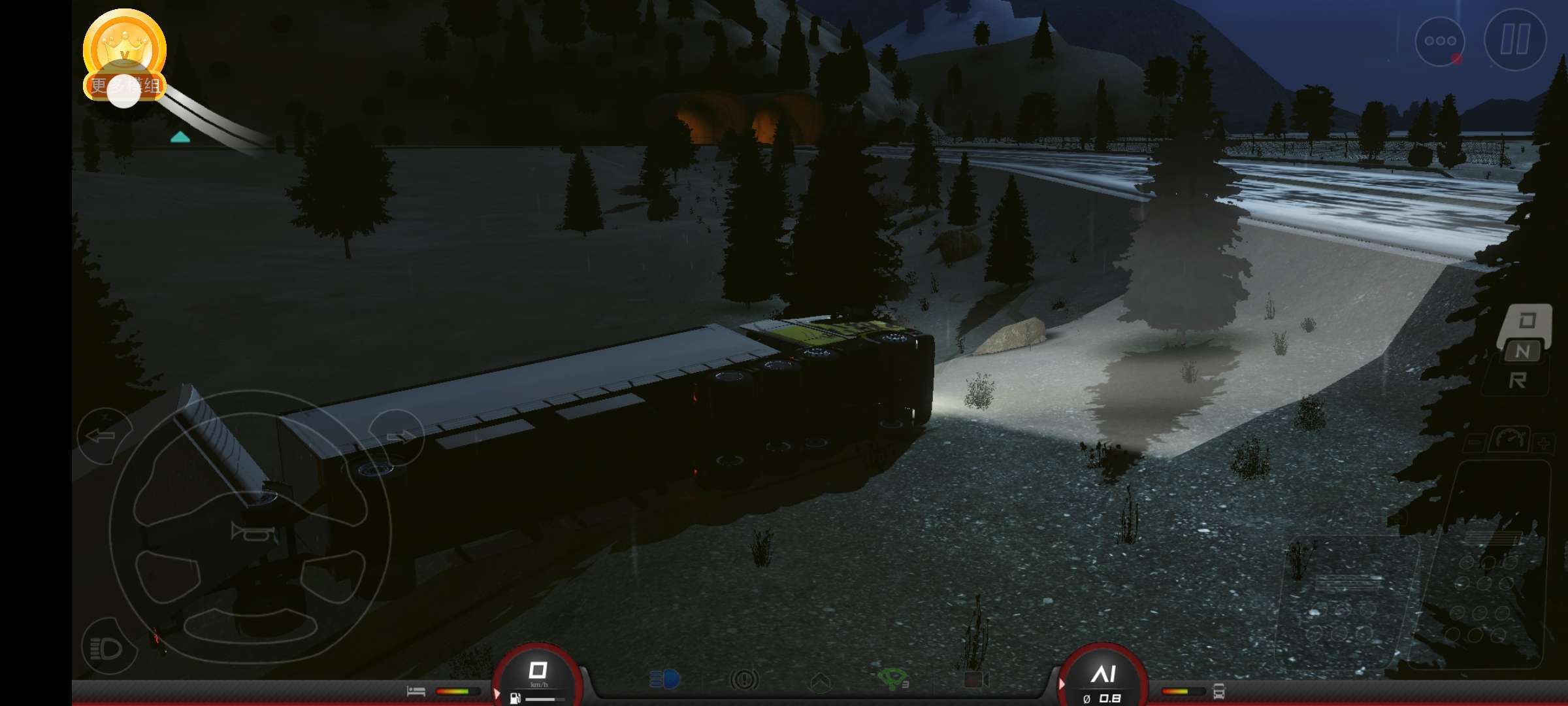Image resolution: width=1568 pixels, height=706 pixels.
Task: Toggle the axle lift arrow icon
Action: [820, 682]
